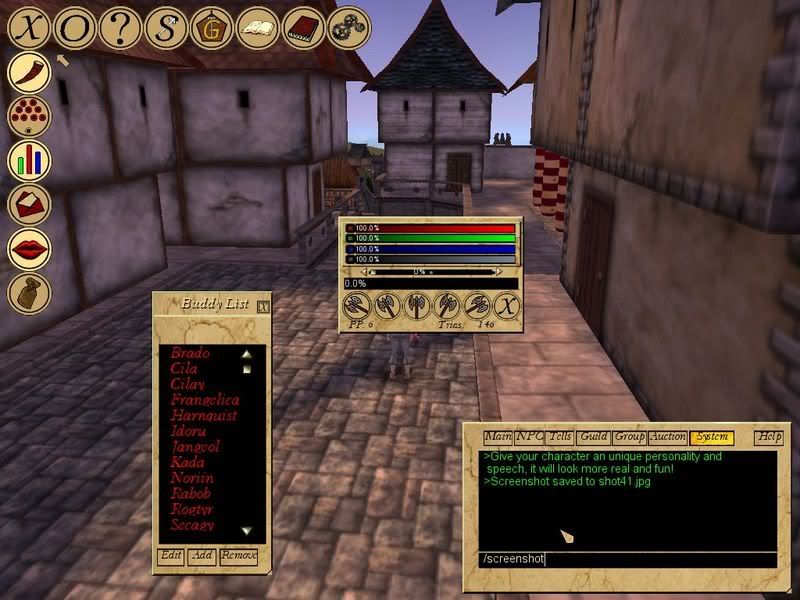Select buddy Harnquist in the list

coord(203,415)
